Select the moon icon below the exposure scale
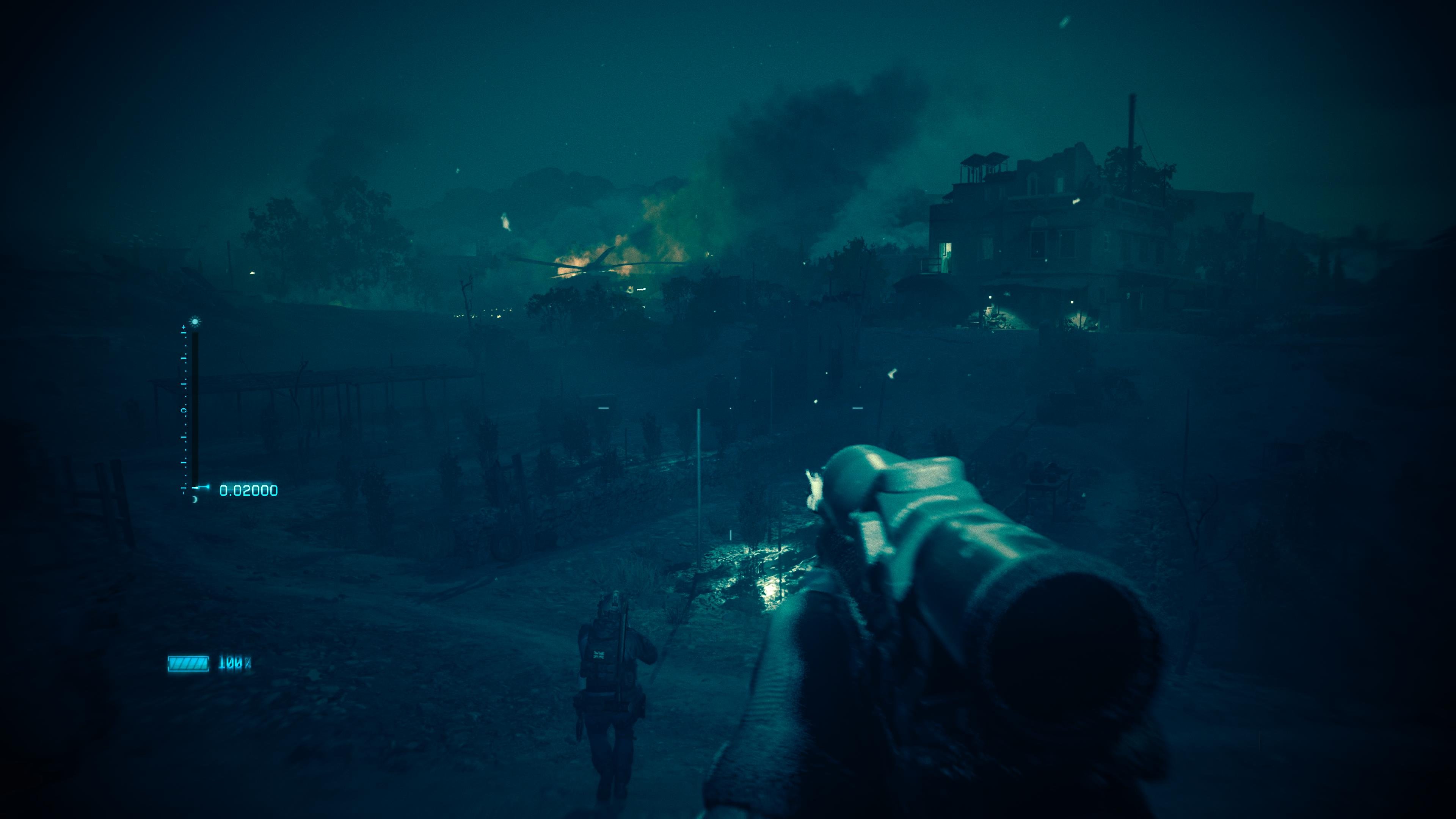Screen dimensions: 1456x819 [195, 500]
